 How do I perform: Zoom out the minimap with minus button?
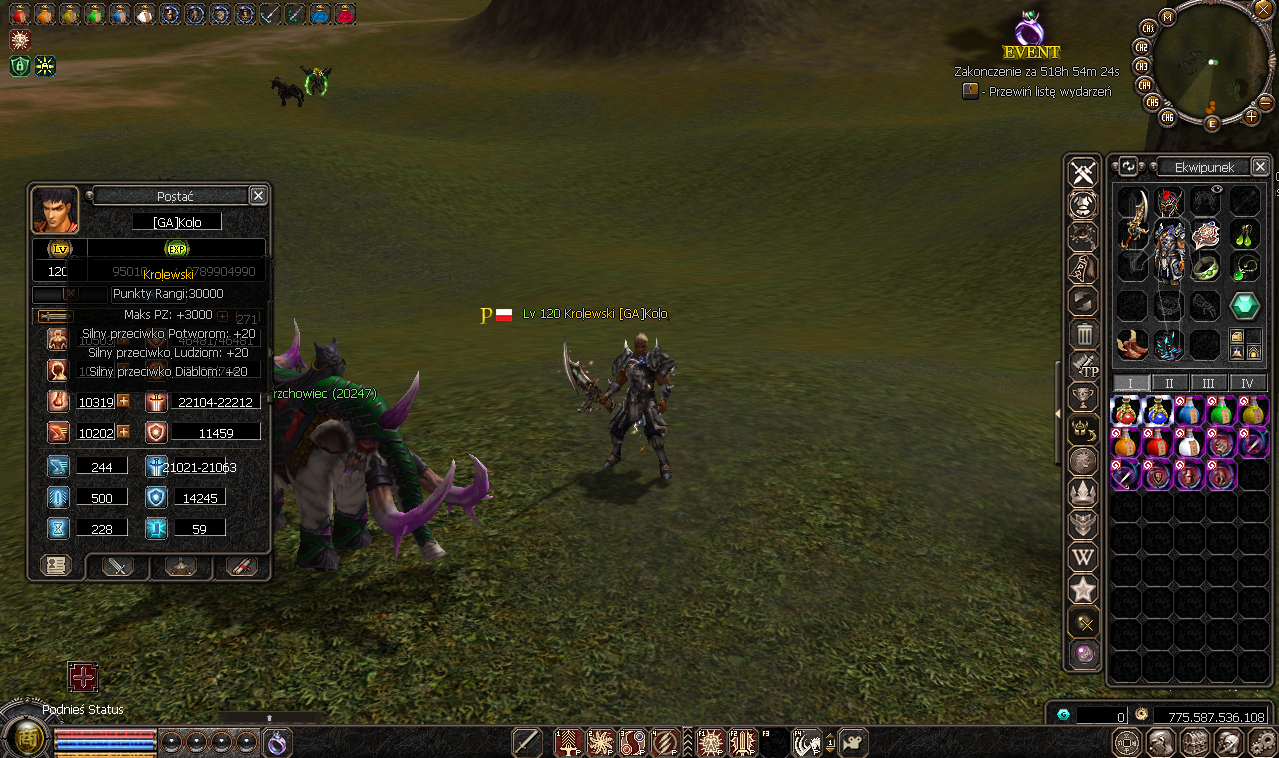click(1265, 103)
